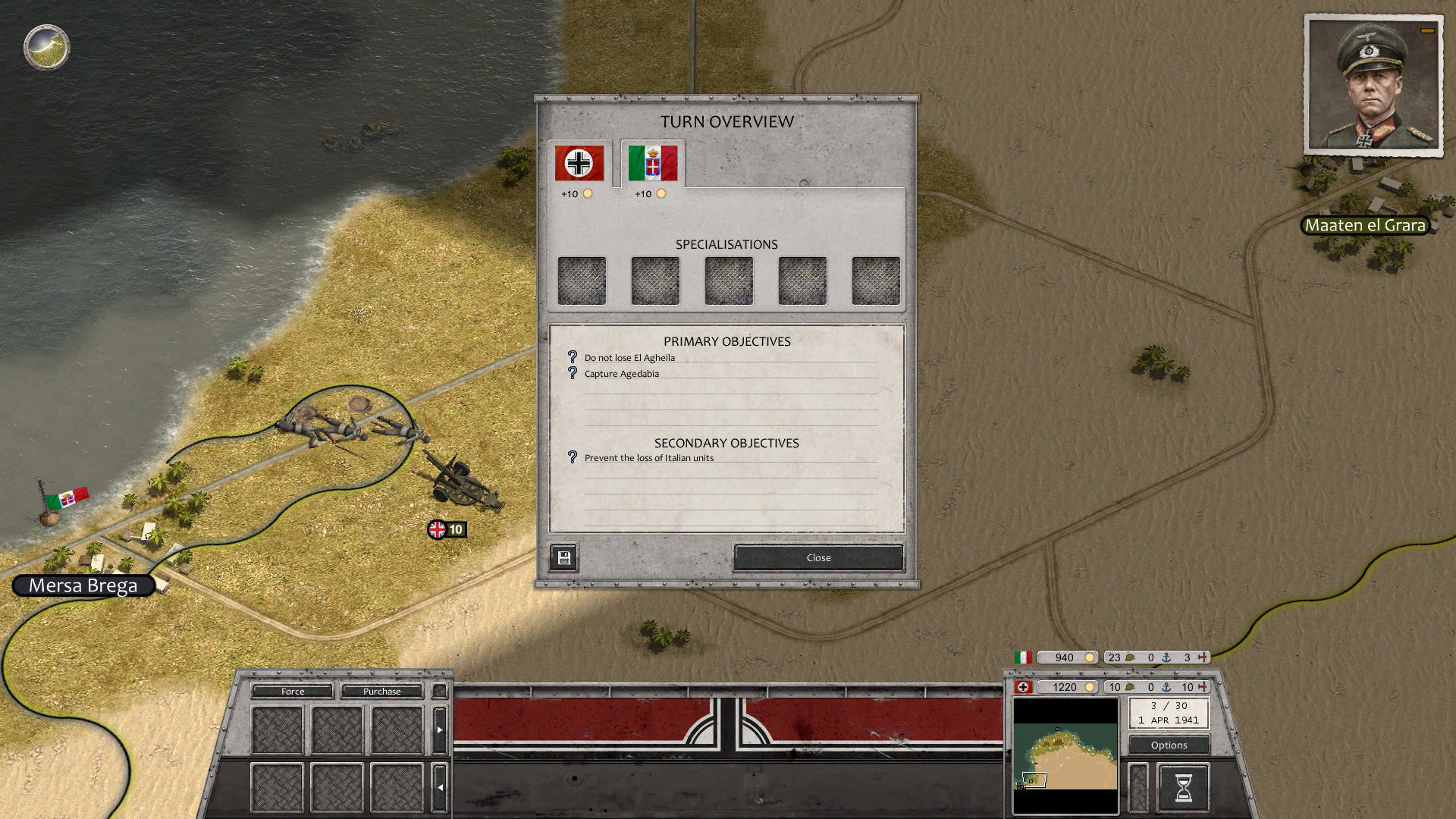
Task: Switch to the German flag tab
Action: tap(578, 162)
